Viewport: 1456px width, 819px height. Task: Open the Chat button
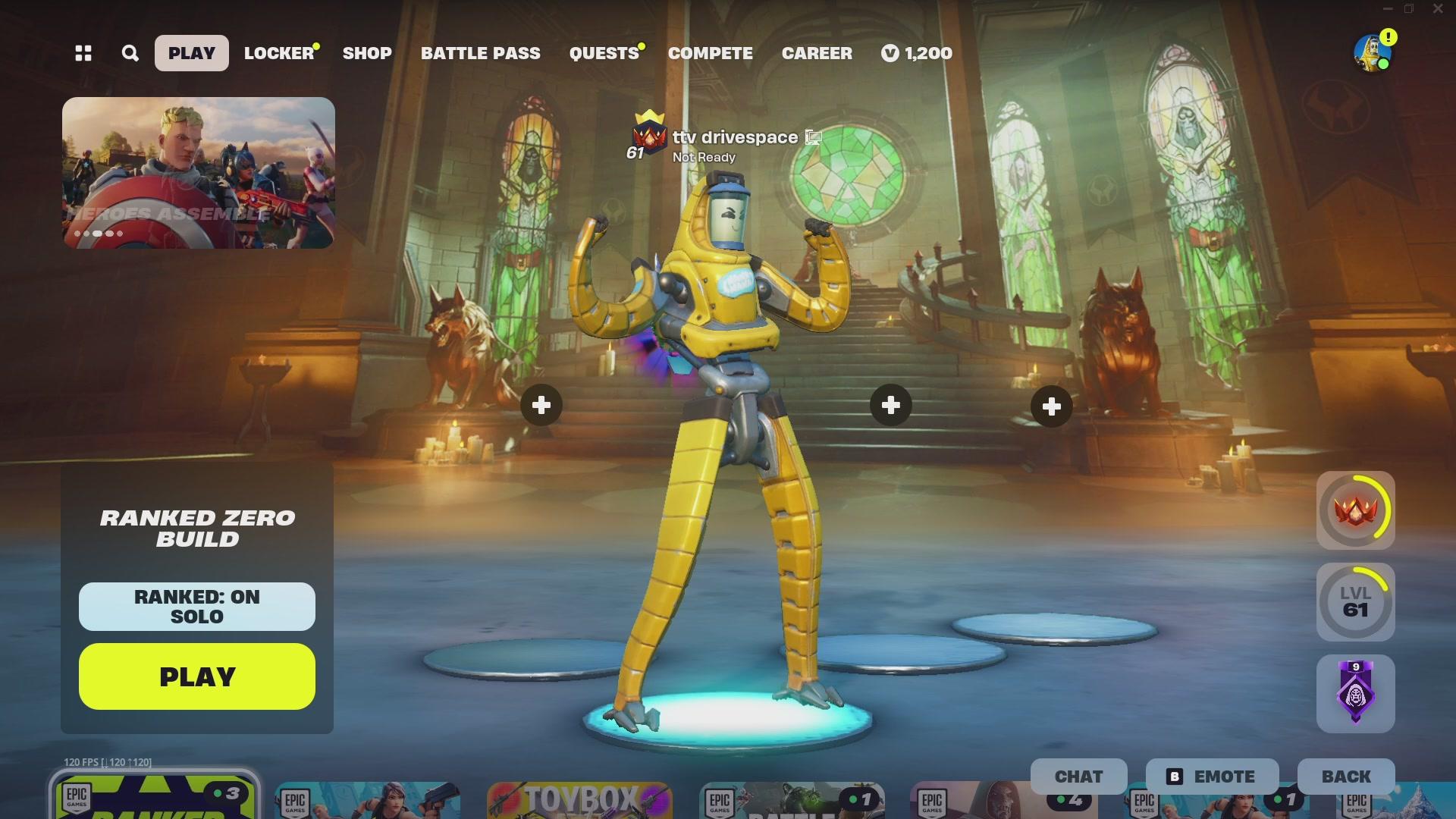tap(1078, 777)
